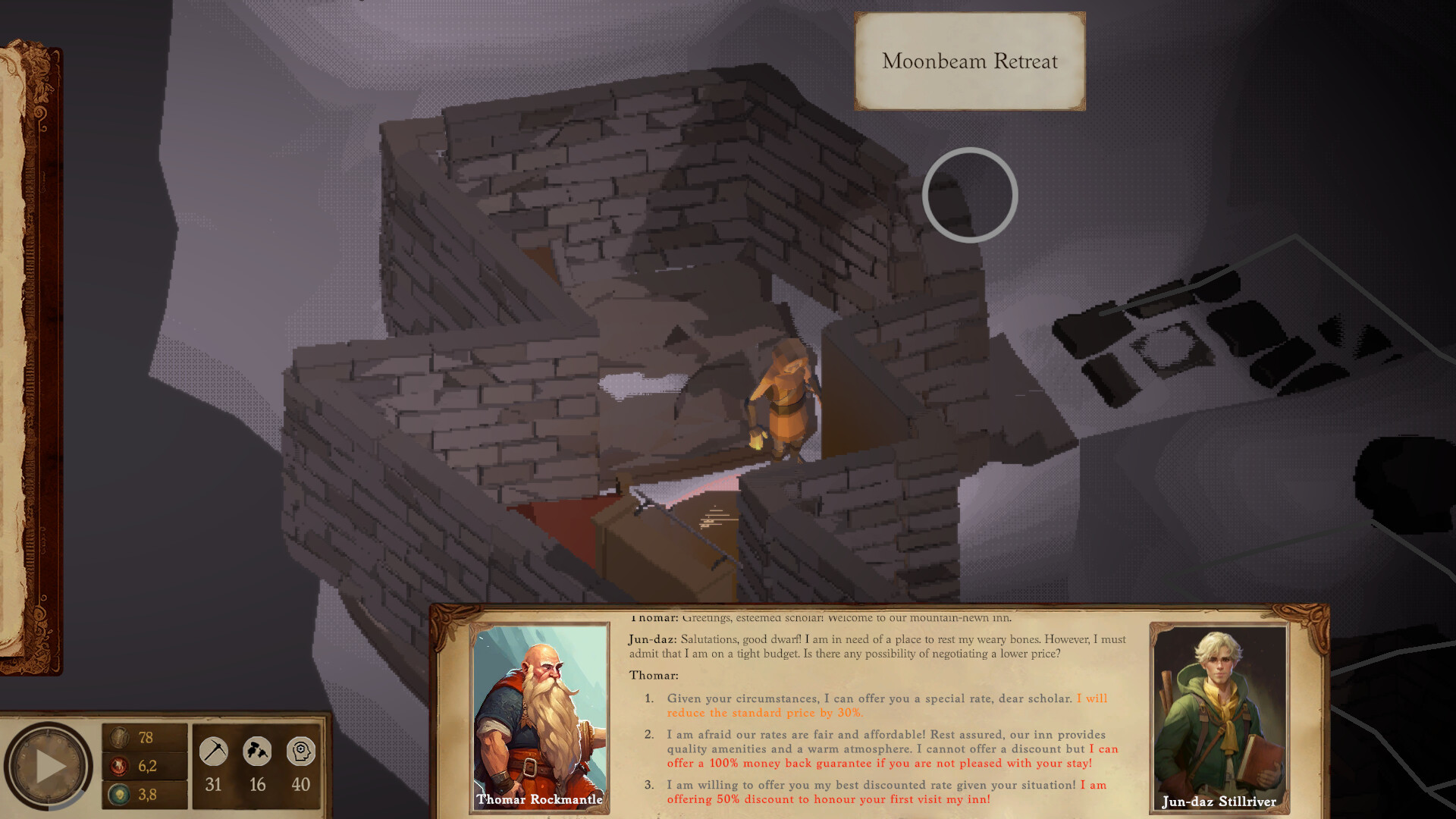Click the hammers crafting skill icon
Image resolution: width=1456 pixels, height=819 pixels.
[x=257, y=752]
